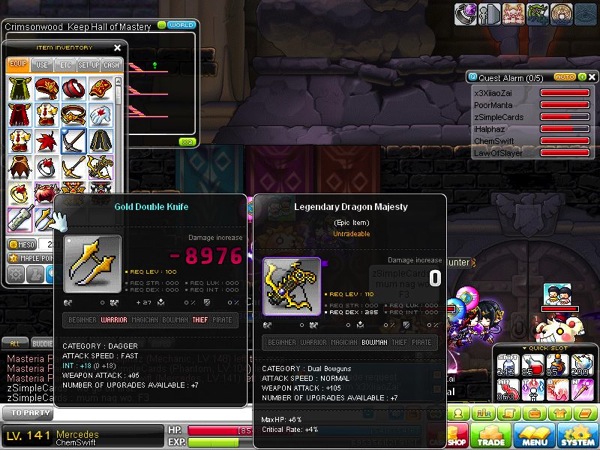This screenshot has width=600, height=450.
Task: Select the EQUIP inventory tab
Action: click(x=18, y=65)
